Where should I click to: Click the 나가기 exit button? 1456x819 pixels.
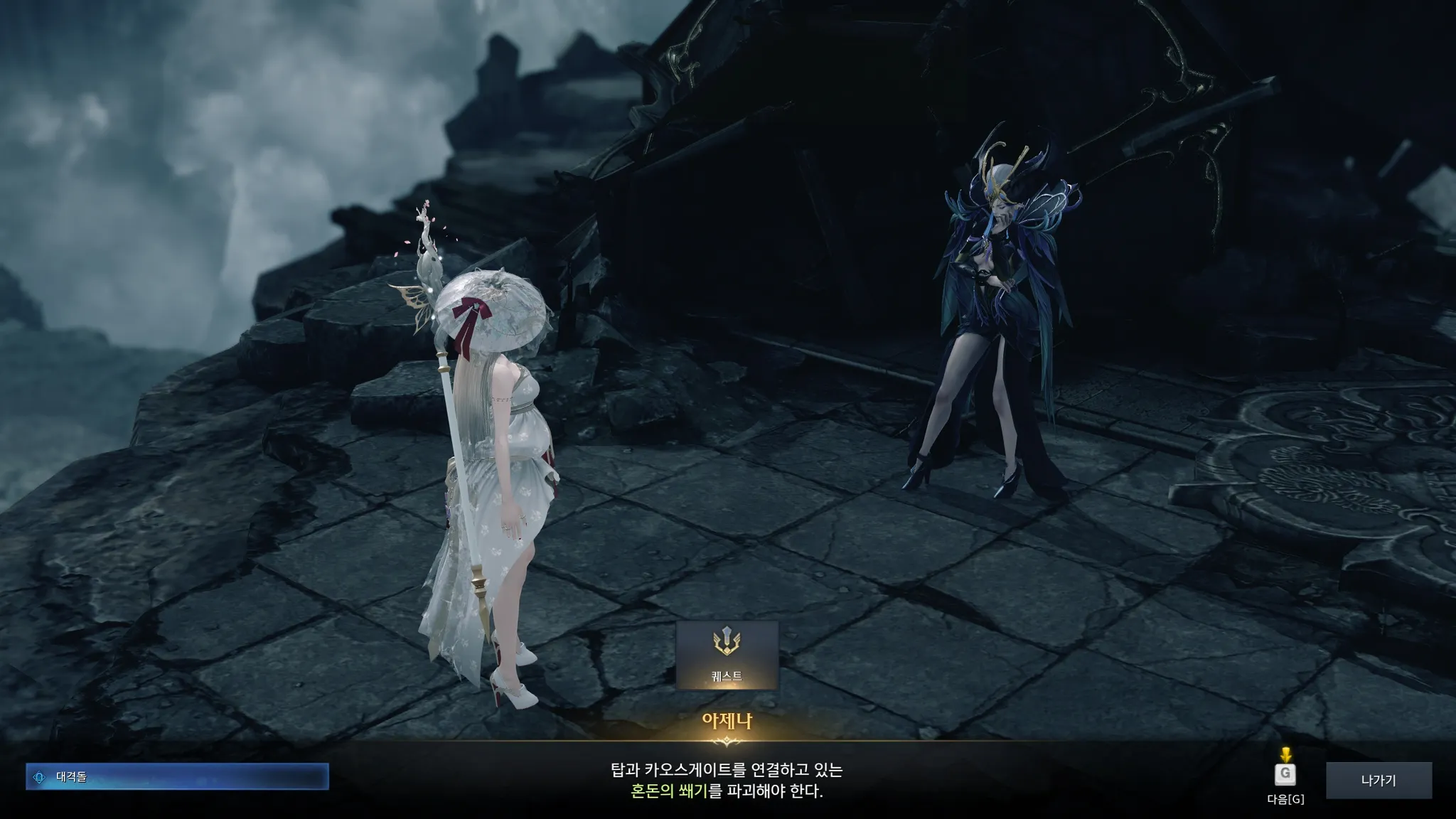click(x=1378, y=780)
